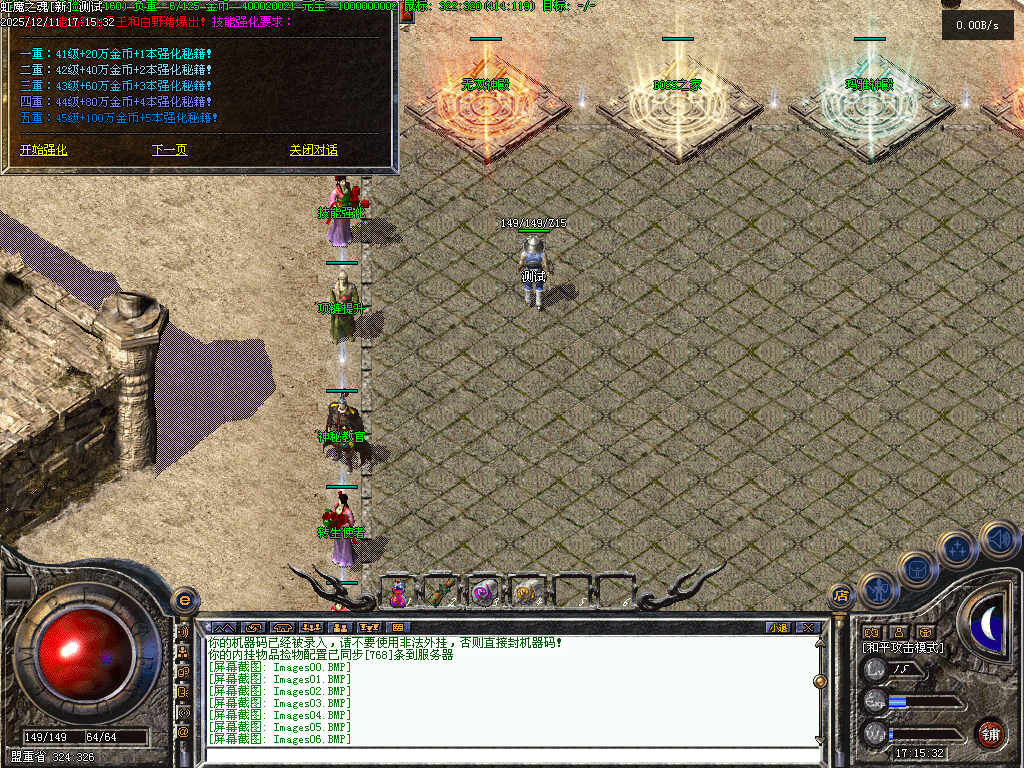This screenshot has width=1024, height=768.
Task: Click the 小退 logout button
Action: 778,627
